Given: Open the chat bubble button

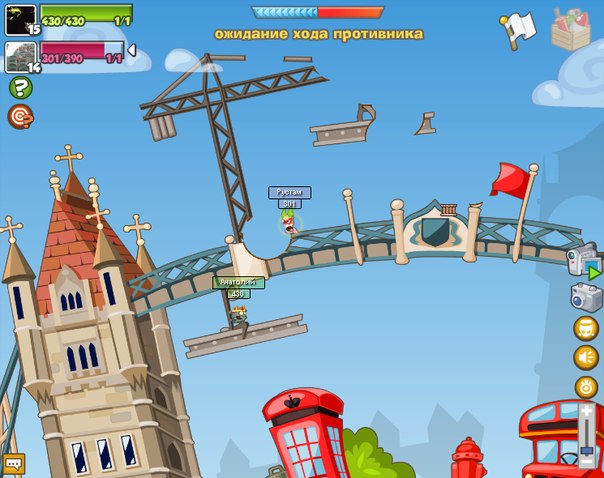Looking at the screenshot, I should (13, 464).
